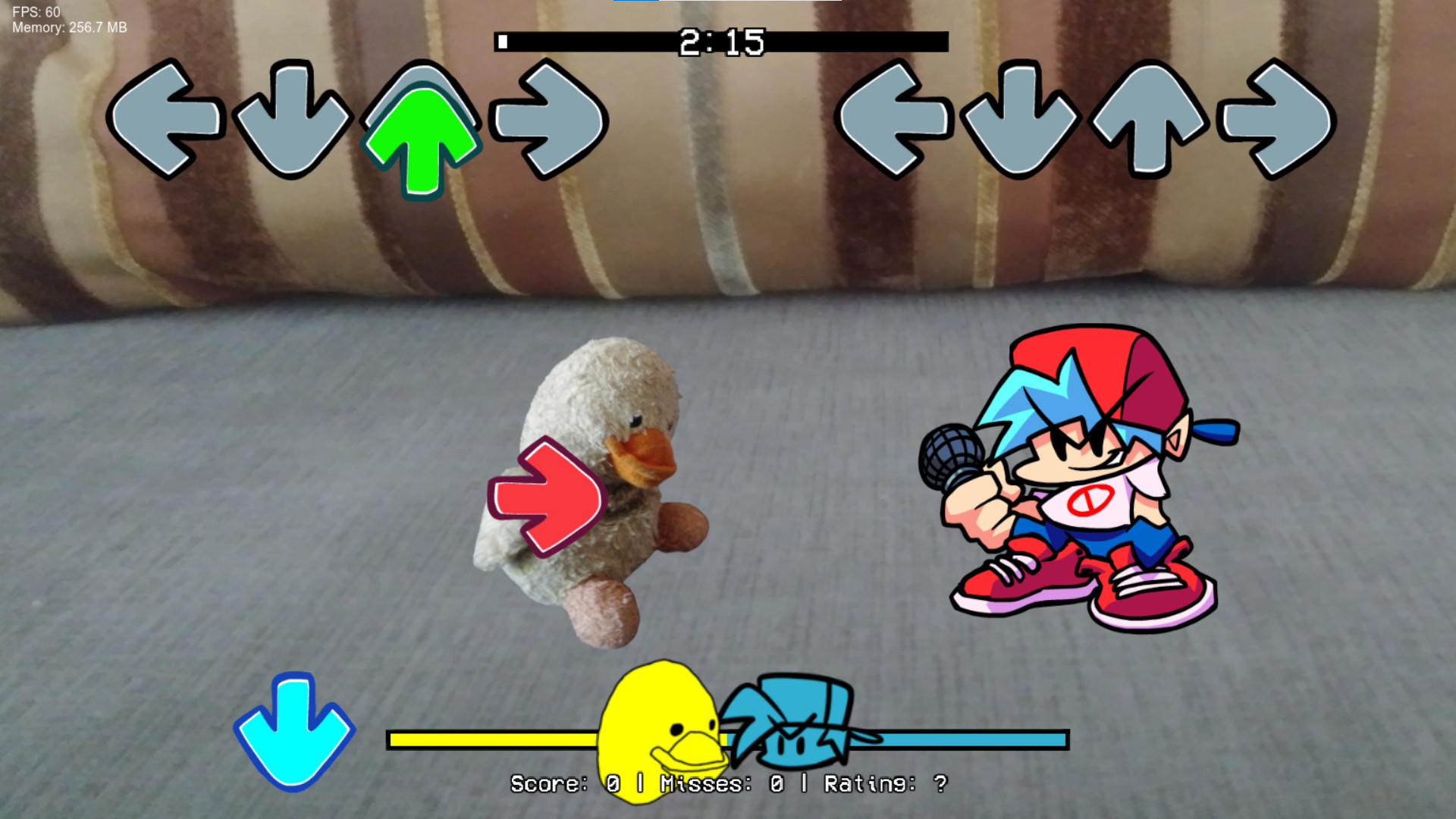Click the opponent's down arrow receptor
The image size is (1456, 819).
pyautogui.click(x=292, y=121)
